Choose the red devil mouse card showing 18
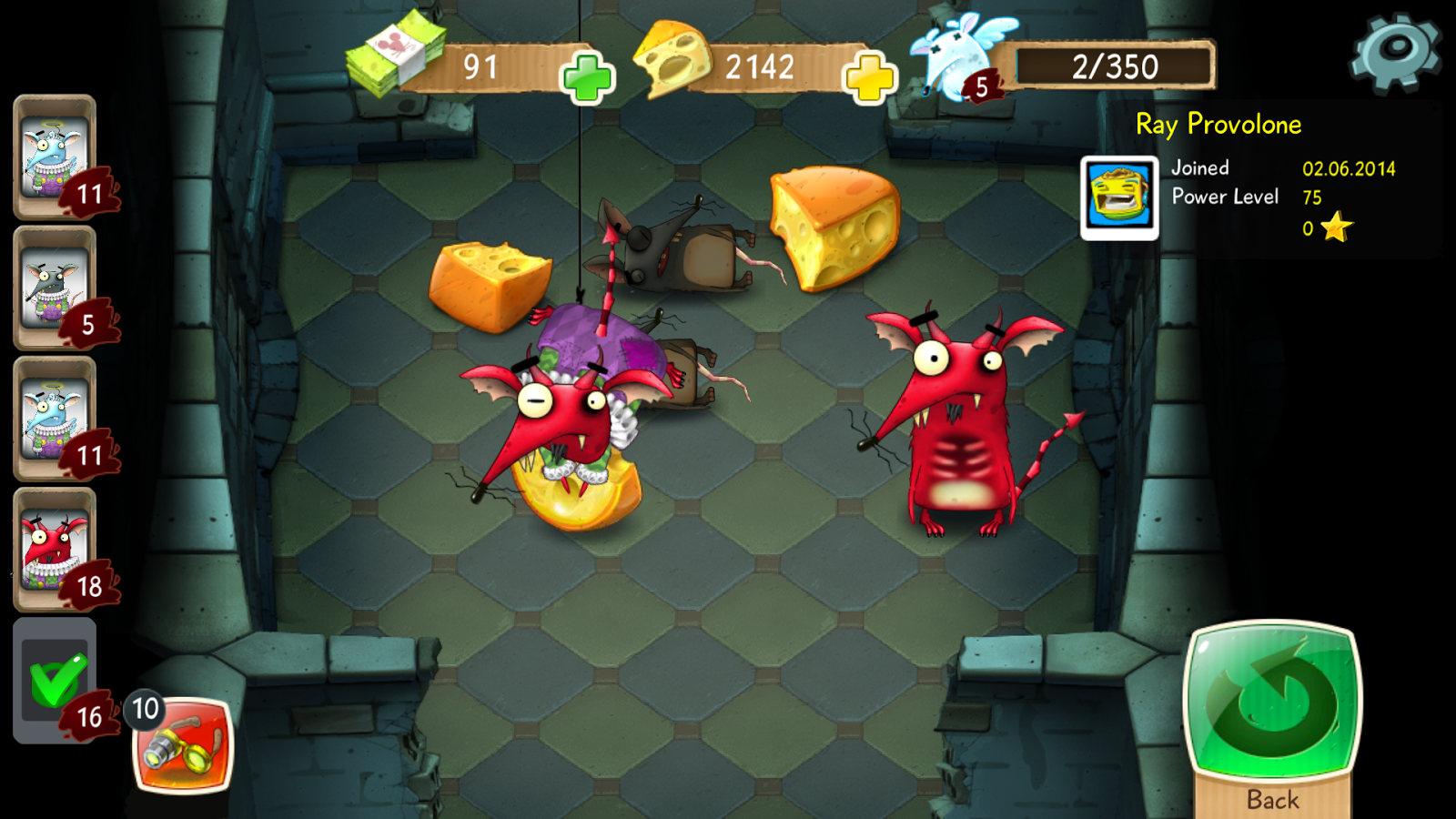This screenshot has width=1456, height=819. click(56, 550)
